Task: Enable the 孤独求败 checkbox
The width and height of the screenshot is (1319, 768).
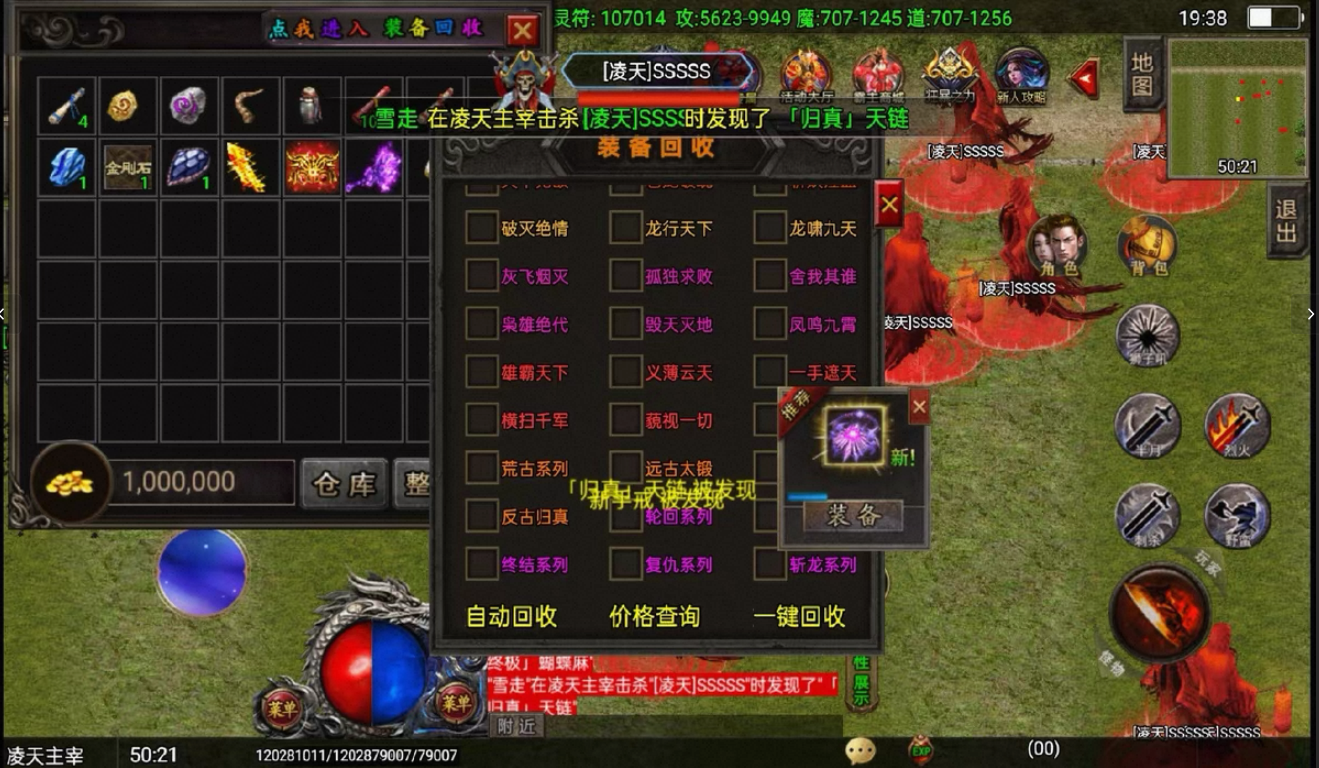Action: coord(625,277)
